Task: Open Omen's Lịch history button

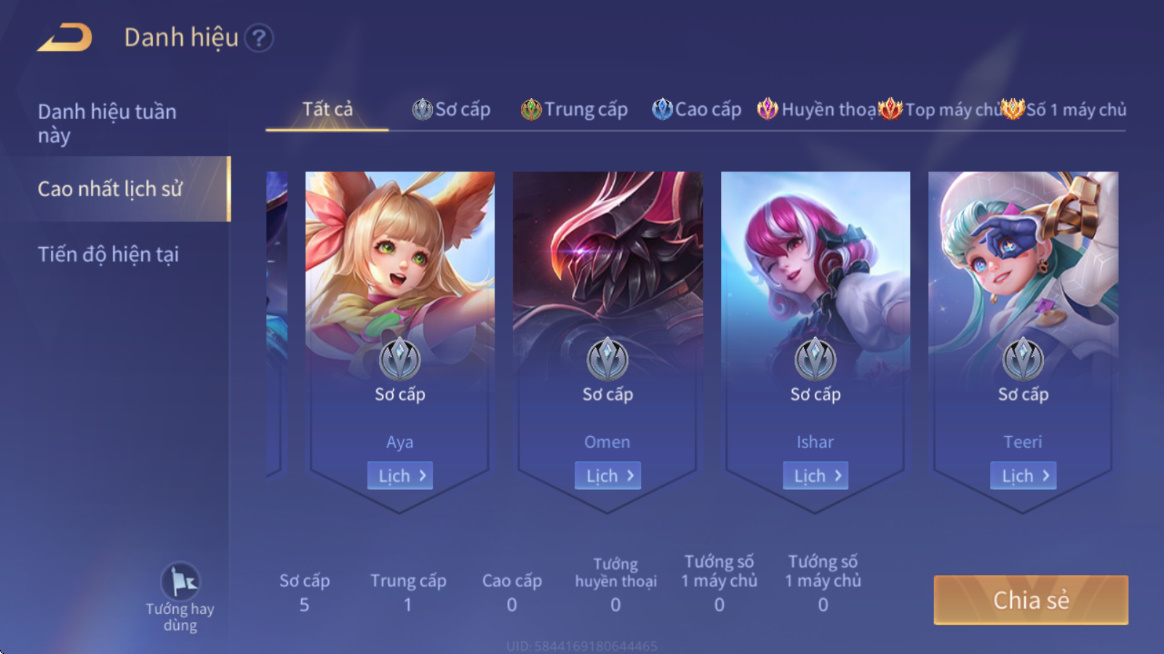Action: [608, 476]
